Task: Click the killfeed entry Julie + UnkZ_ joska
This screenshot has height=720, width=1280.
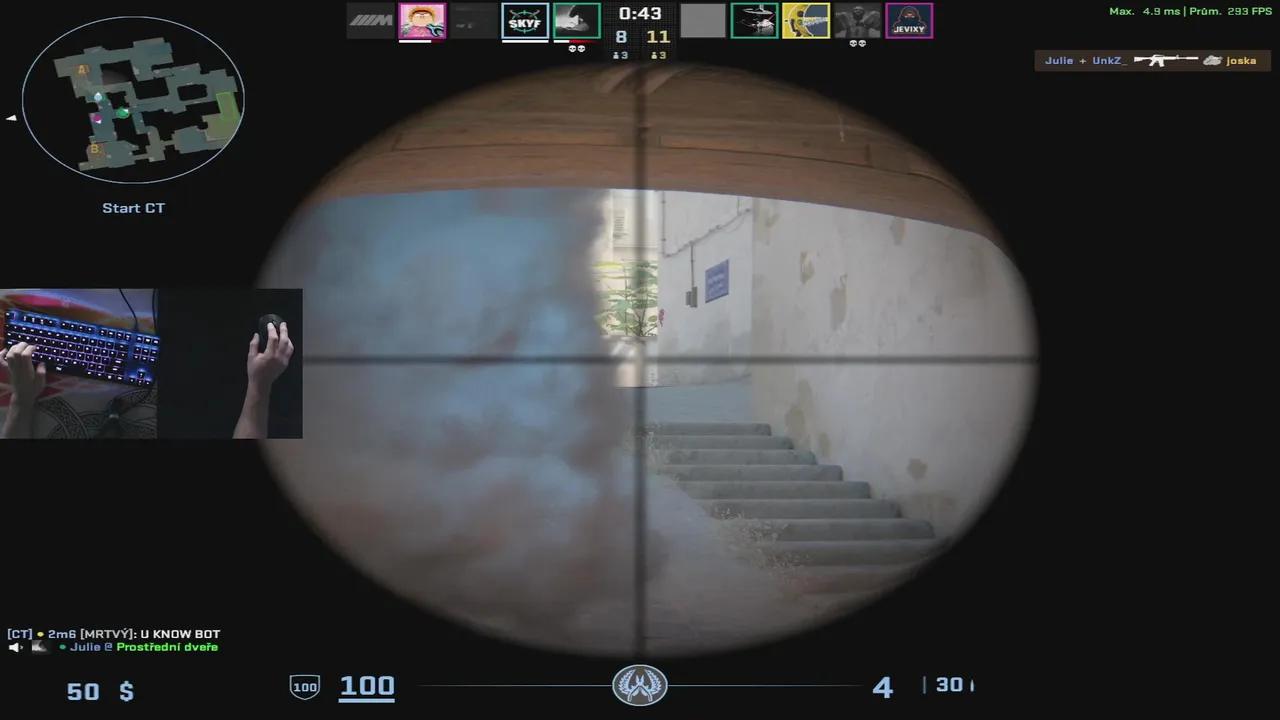Action: point(1150,60)
